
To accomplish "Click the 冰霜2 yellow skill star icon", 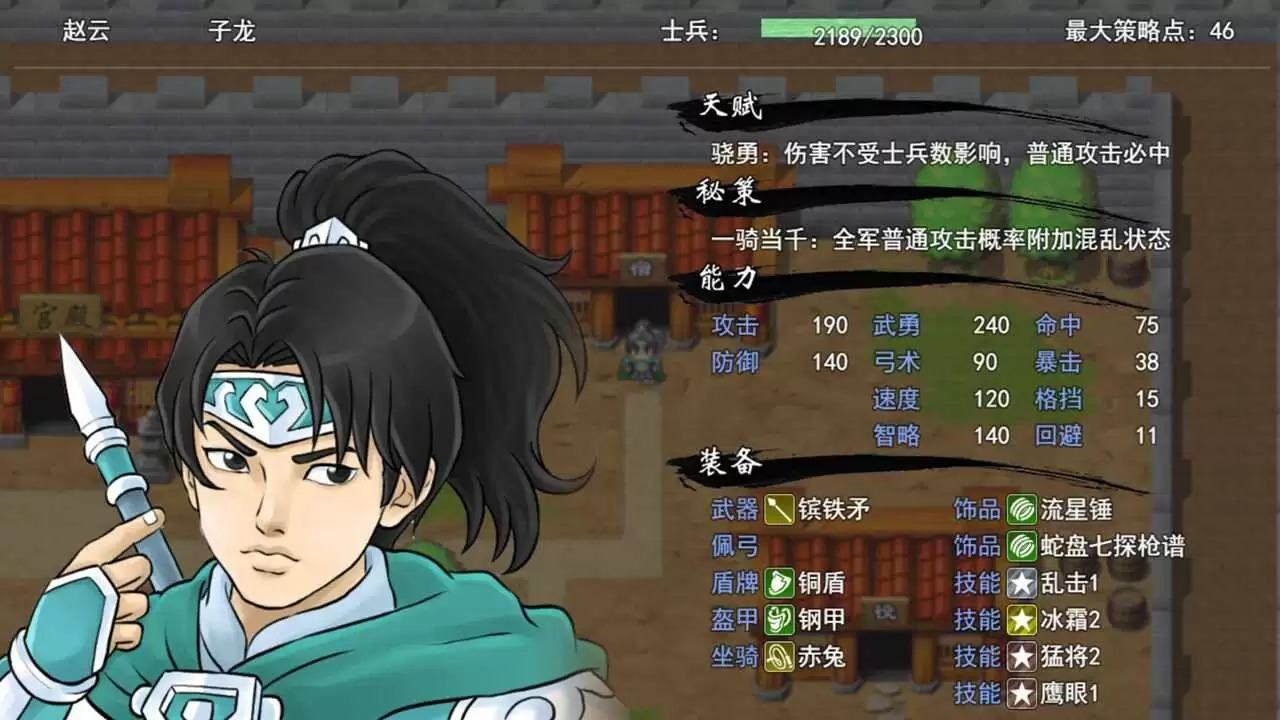I will coord(1022,619).
